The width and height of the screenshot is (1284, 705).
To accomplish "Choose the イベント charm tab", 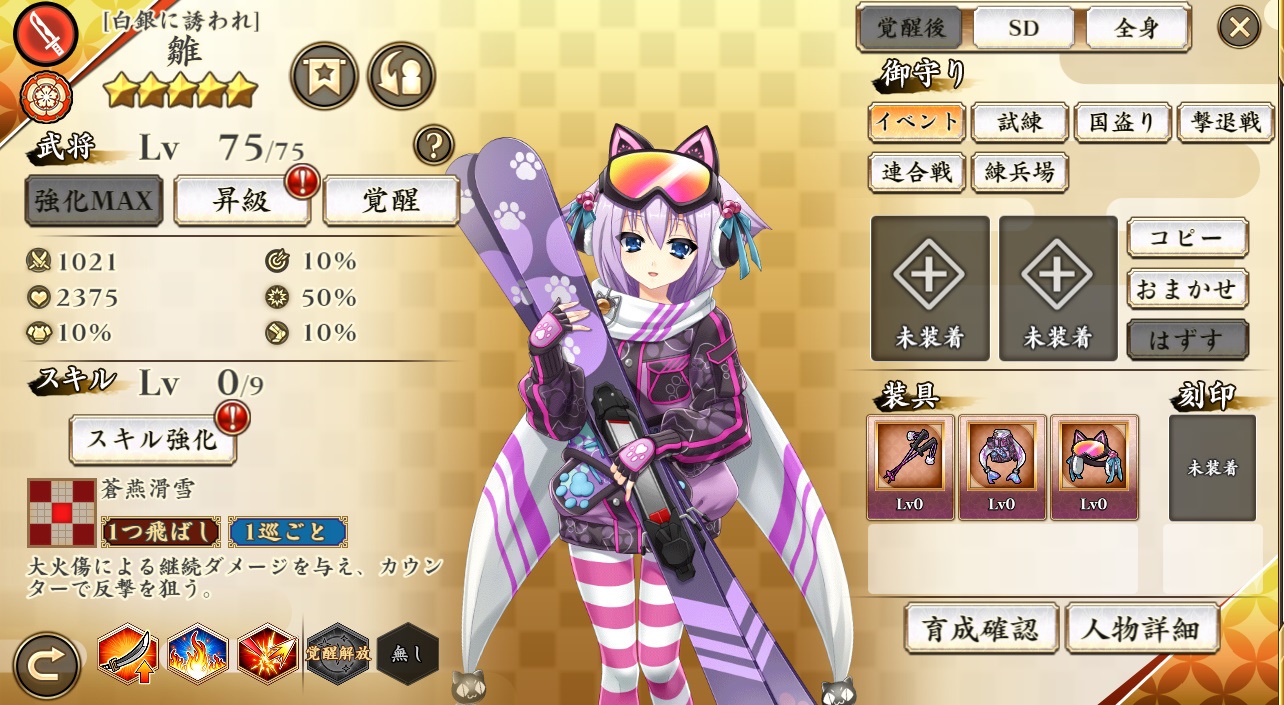I will 916,122.
